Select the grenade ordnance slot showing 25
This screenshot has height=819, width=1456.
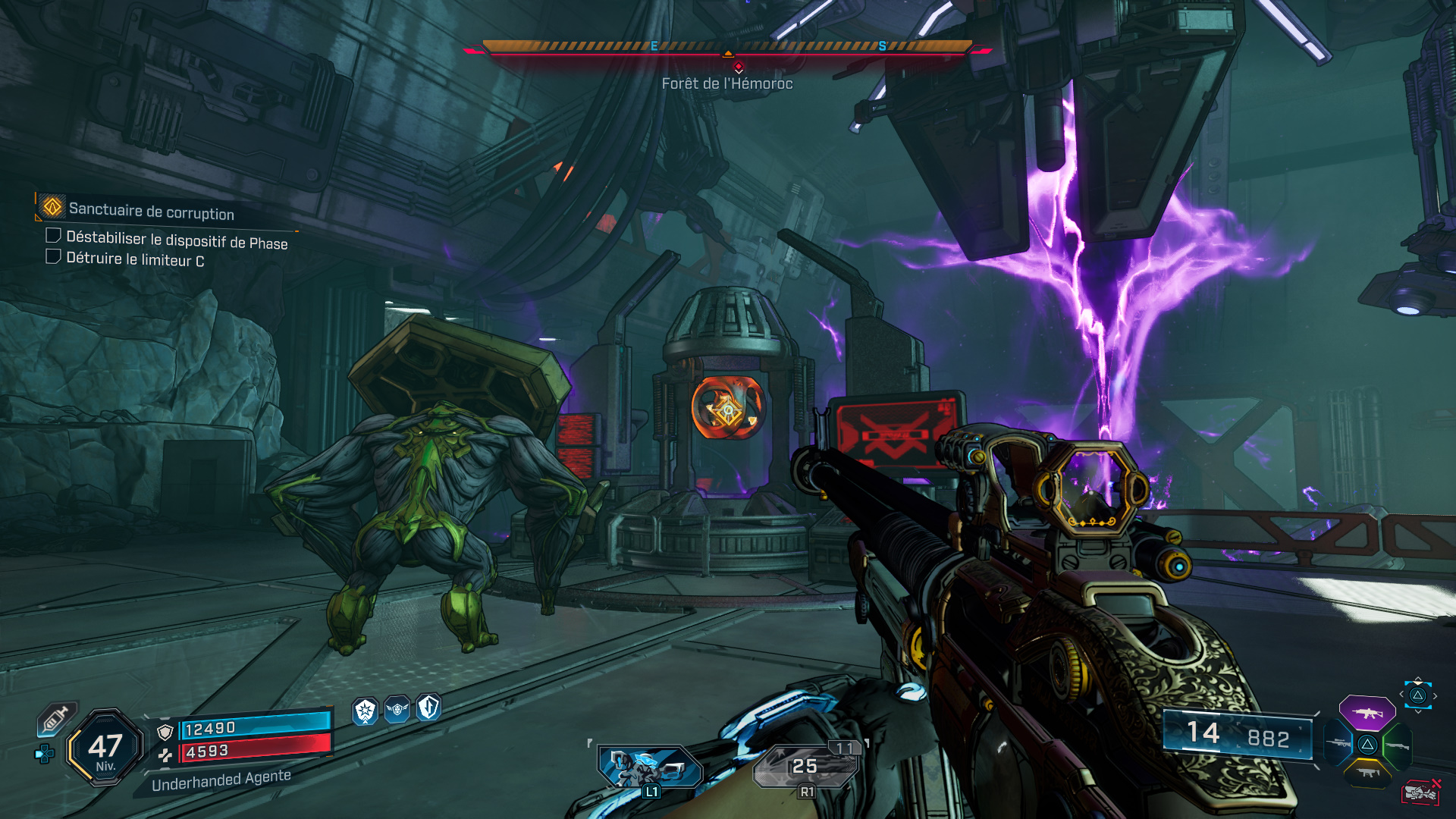[806, 767]
